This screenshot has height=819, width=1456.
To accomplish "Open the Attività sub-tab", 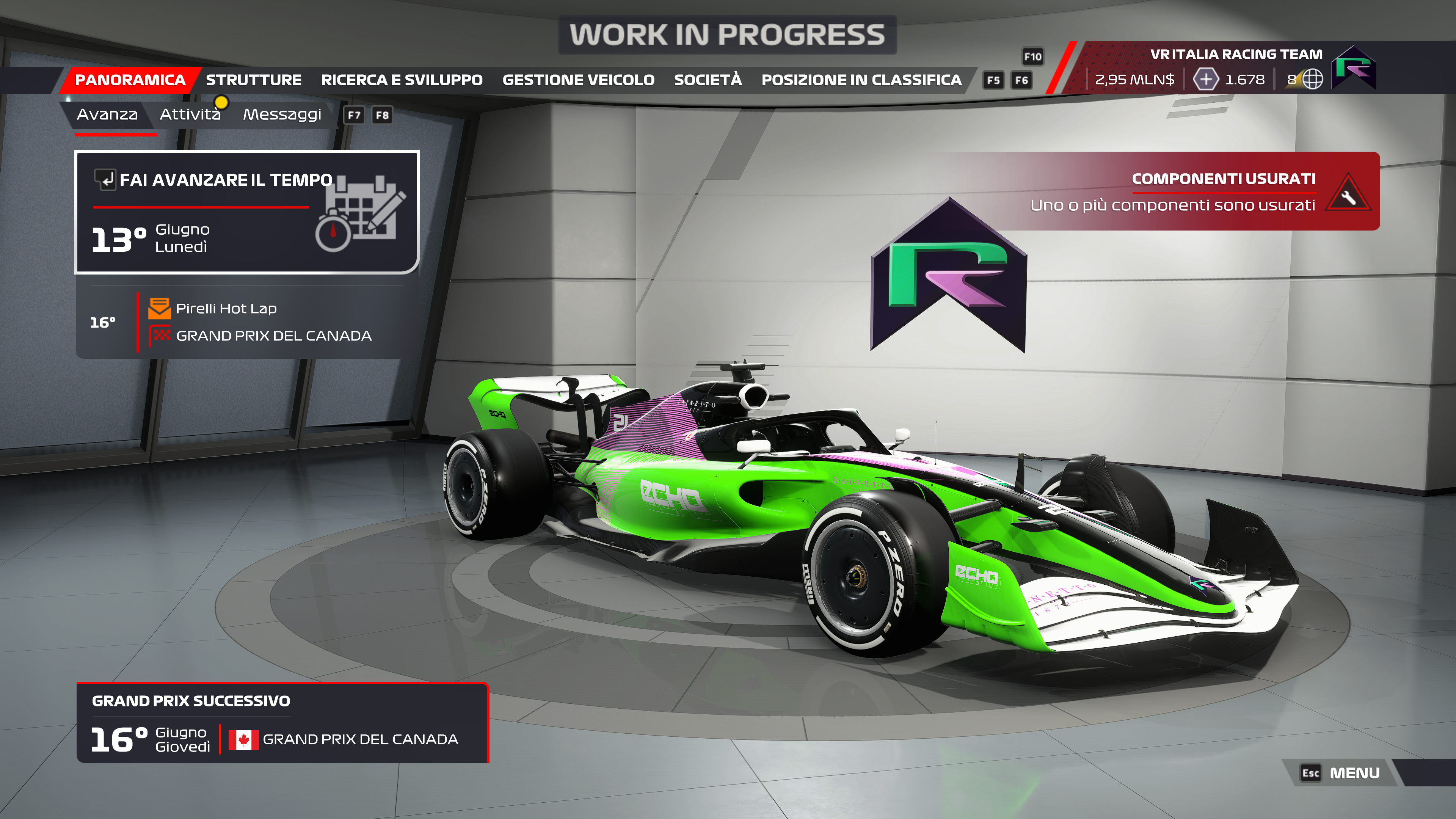I will (x=190, y=115).
